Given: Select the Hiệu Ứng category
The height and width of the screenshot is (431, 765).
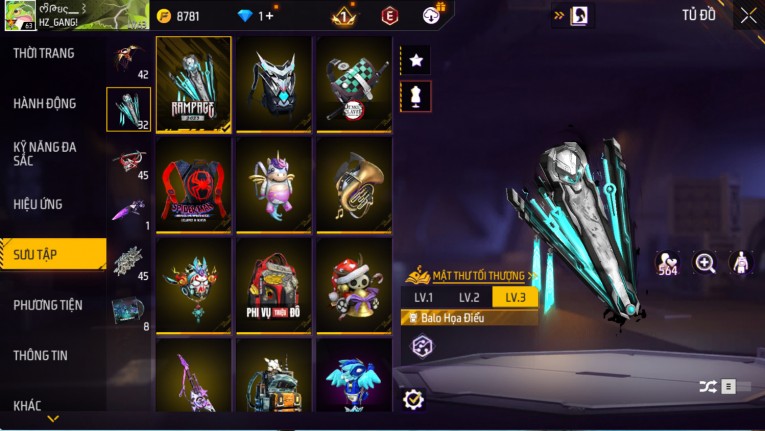Looking at the screenshot, I should (38, 204).
